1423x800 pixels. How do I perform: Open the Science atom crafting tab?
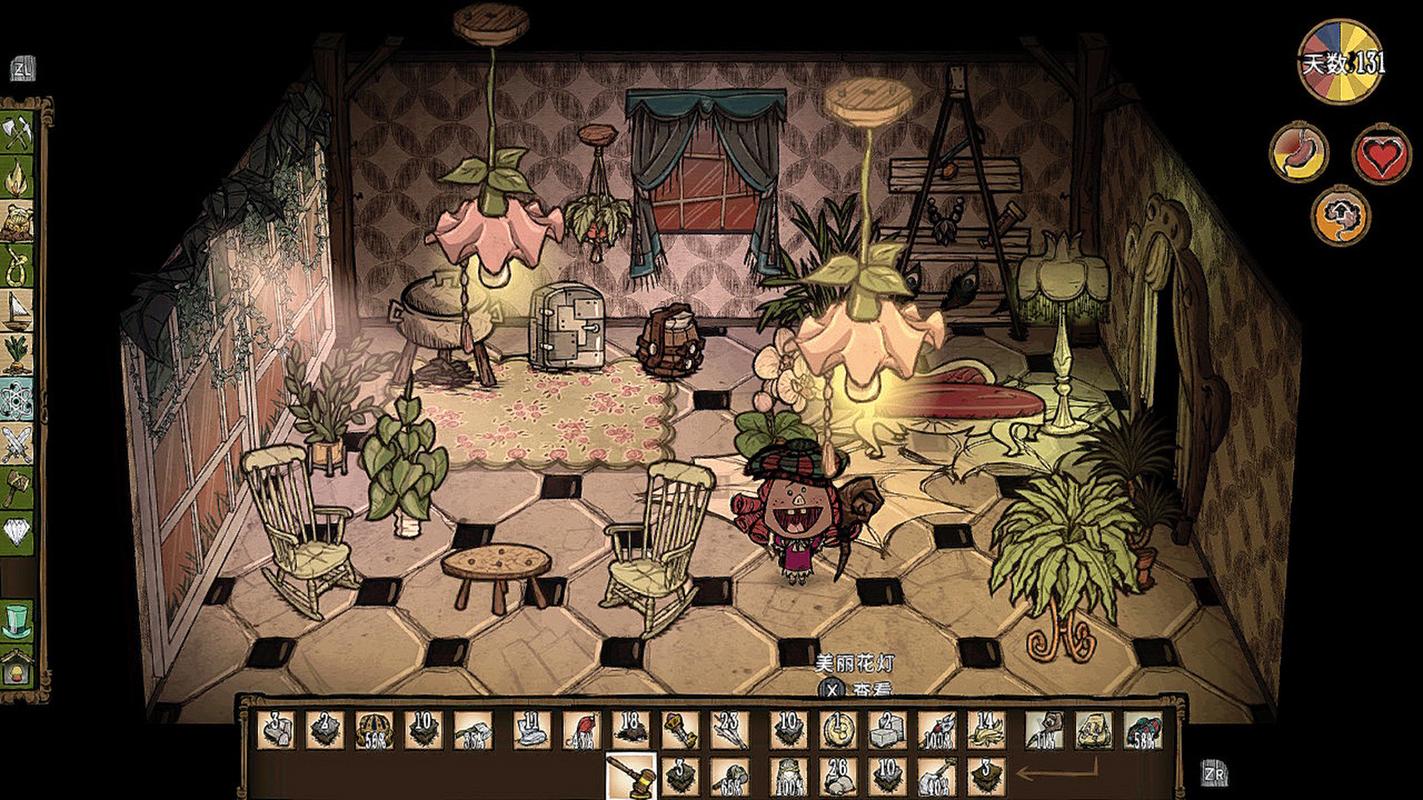(x=17, y=399)
